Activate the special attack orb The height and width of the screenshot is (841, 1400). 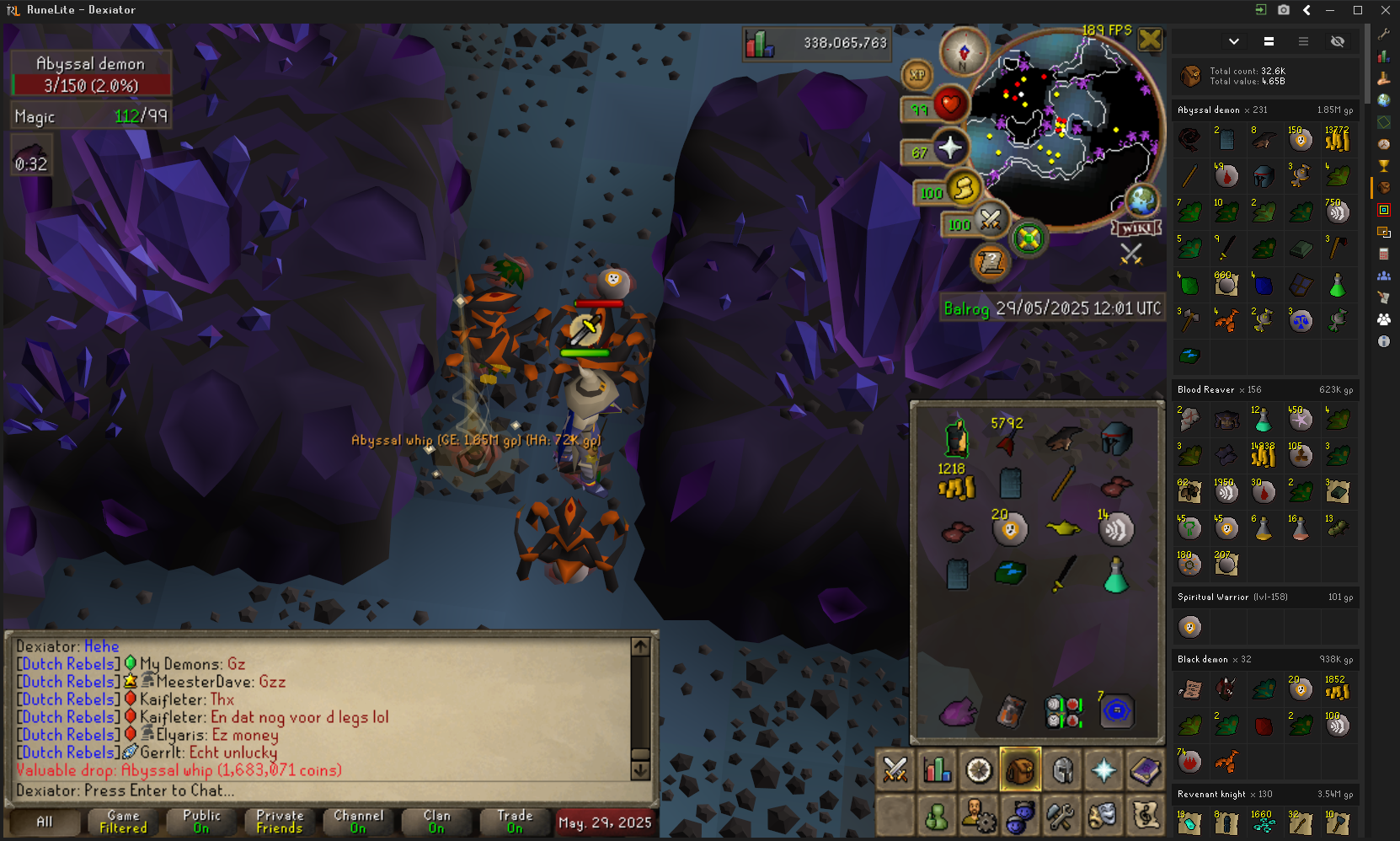click(x=991, y=221)
